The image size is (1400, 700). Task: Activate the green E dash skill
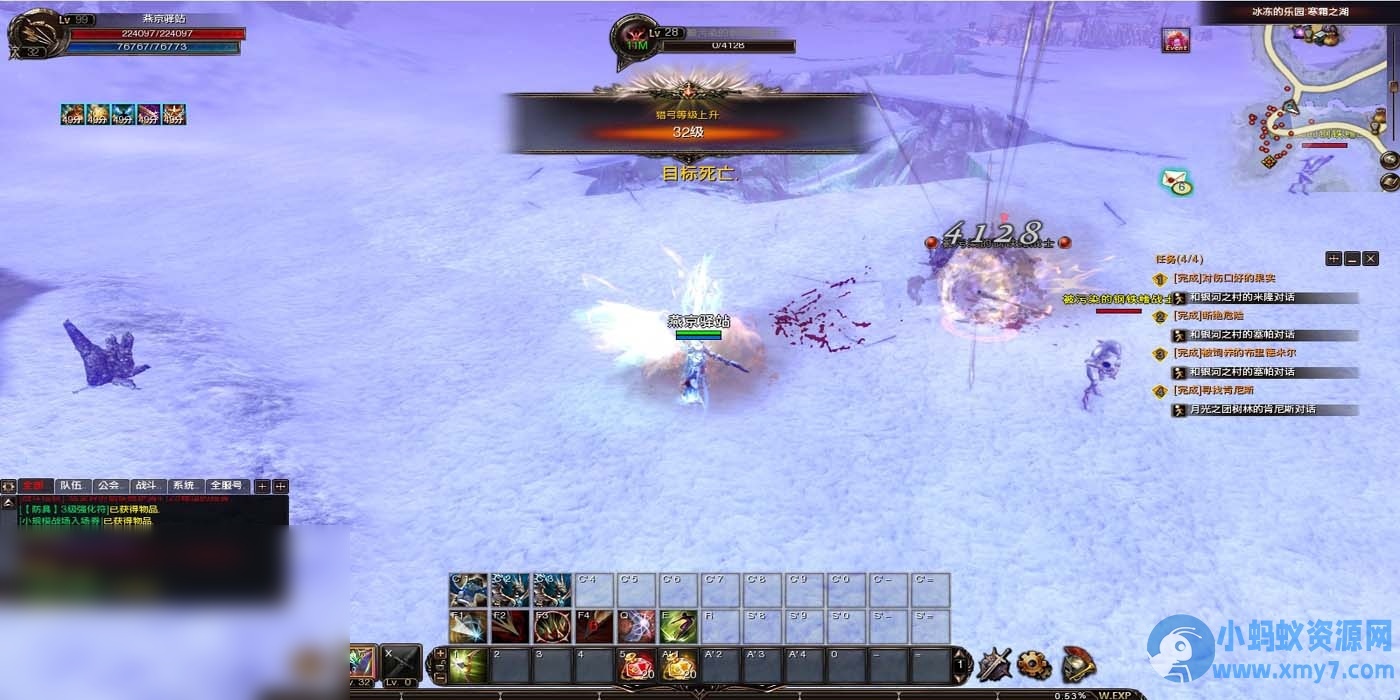(678, 627)
